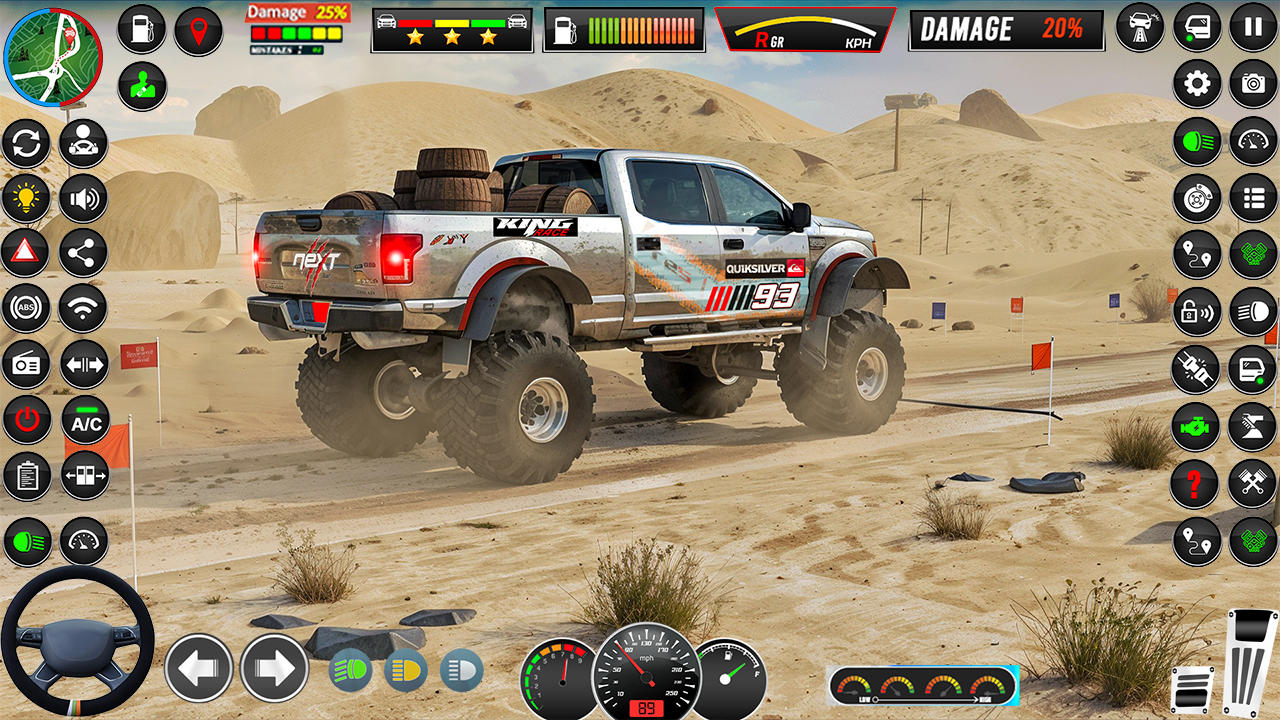Select the red location pin icon
Image resolution: width=1280 pixels, height=720 pixels.
click(x=198, y=31)
